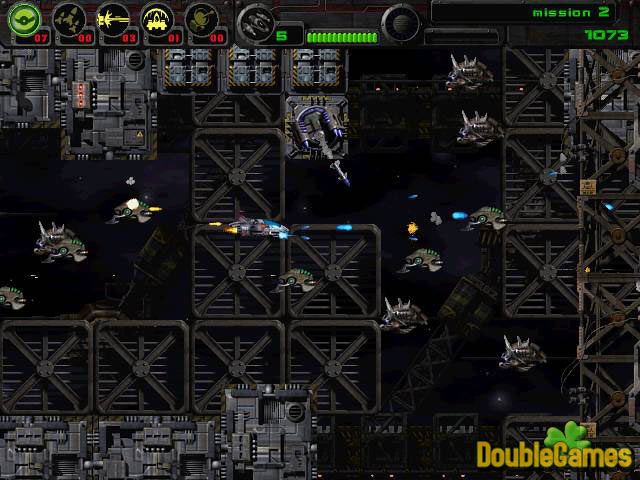Select the yellow dome shield weapon icon
The image size is (640, 480).
[156, 19]
